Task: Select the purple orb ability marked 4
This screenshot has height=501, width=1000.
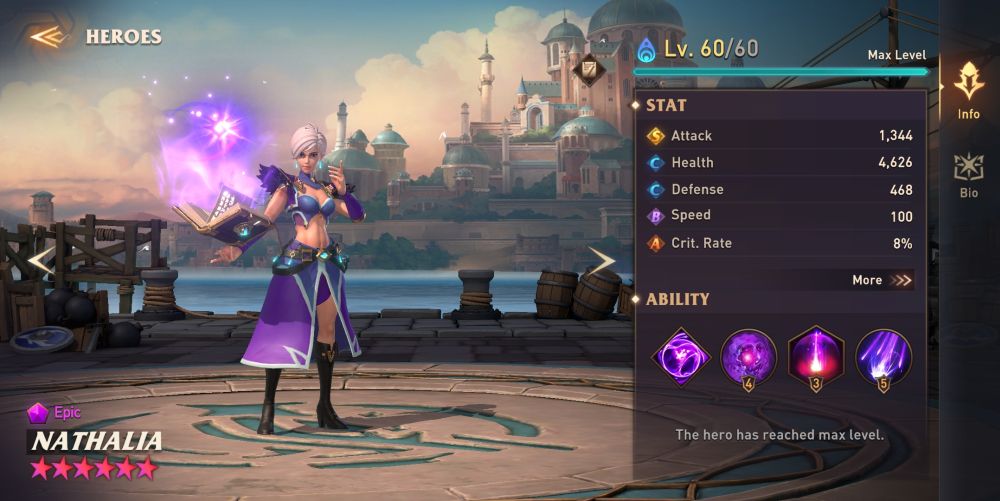Action: pyautogui.click(x=748, y=357)
